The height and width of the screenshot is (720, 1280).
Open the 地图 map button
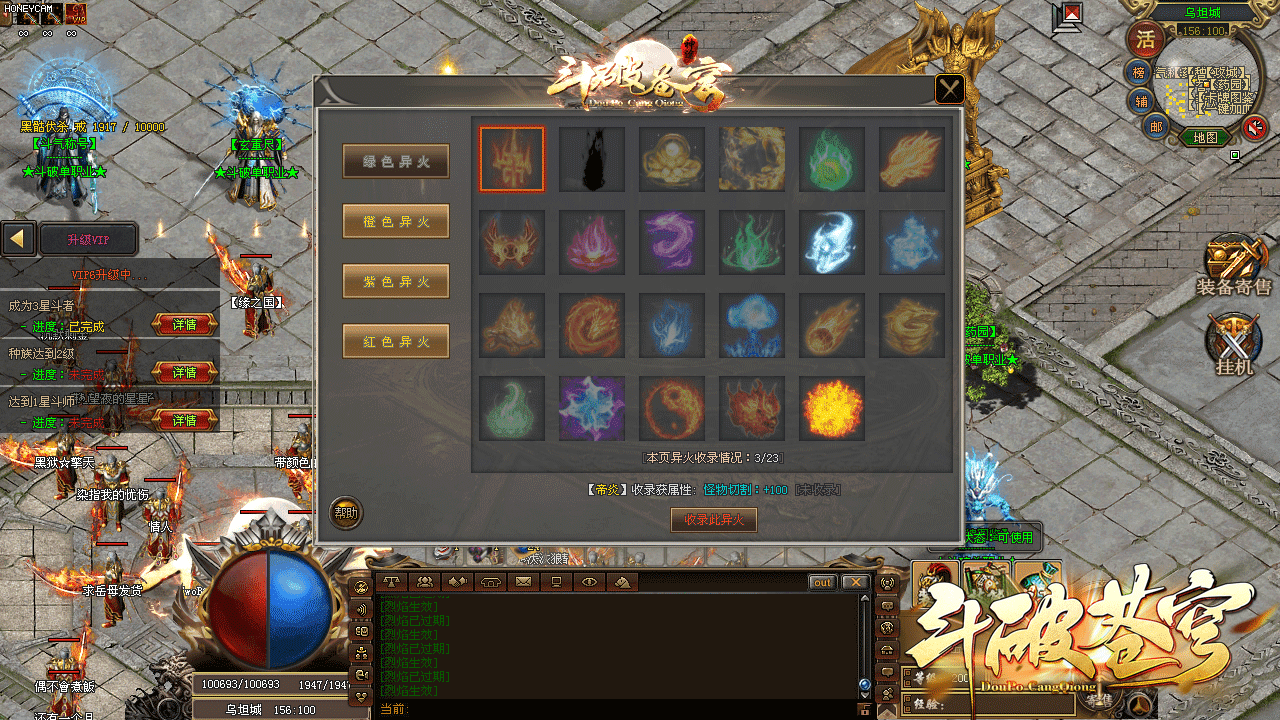pyautogui.click(x=1205, y=137)
